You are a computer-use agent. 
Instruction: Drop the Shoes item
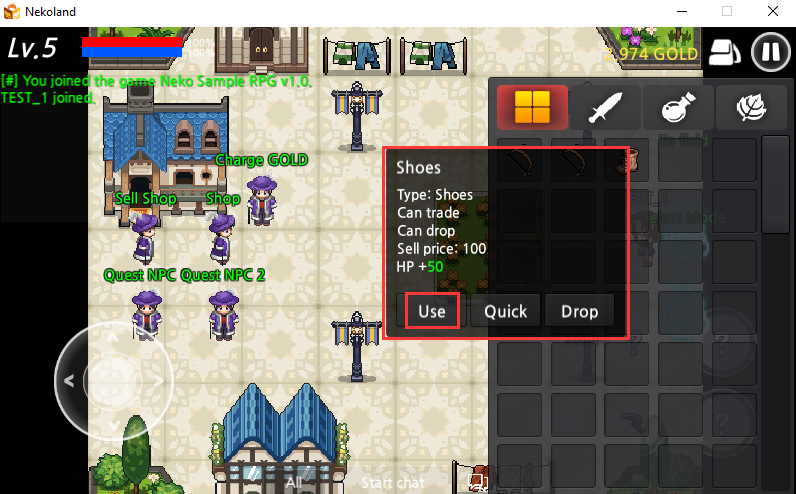(x=579, y=311)
